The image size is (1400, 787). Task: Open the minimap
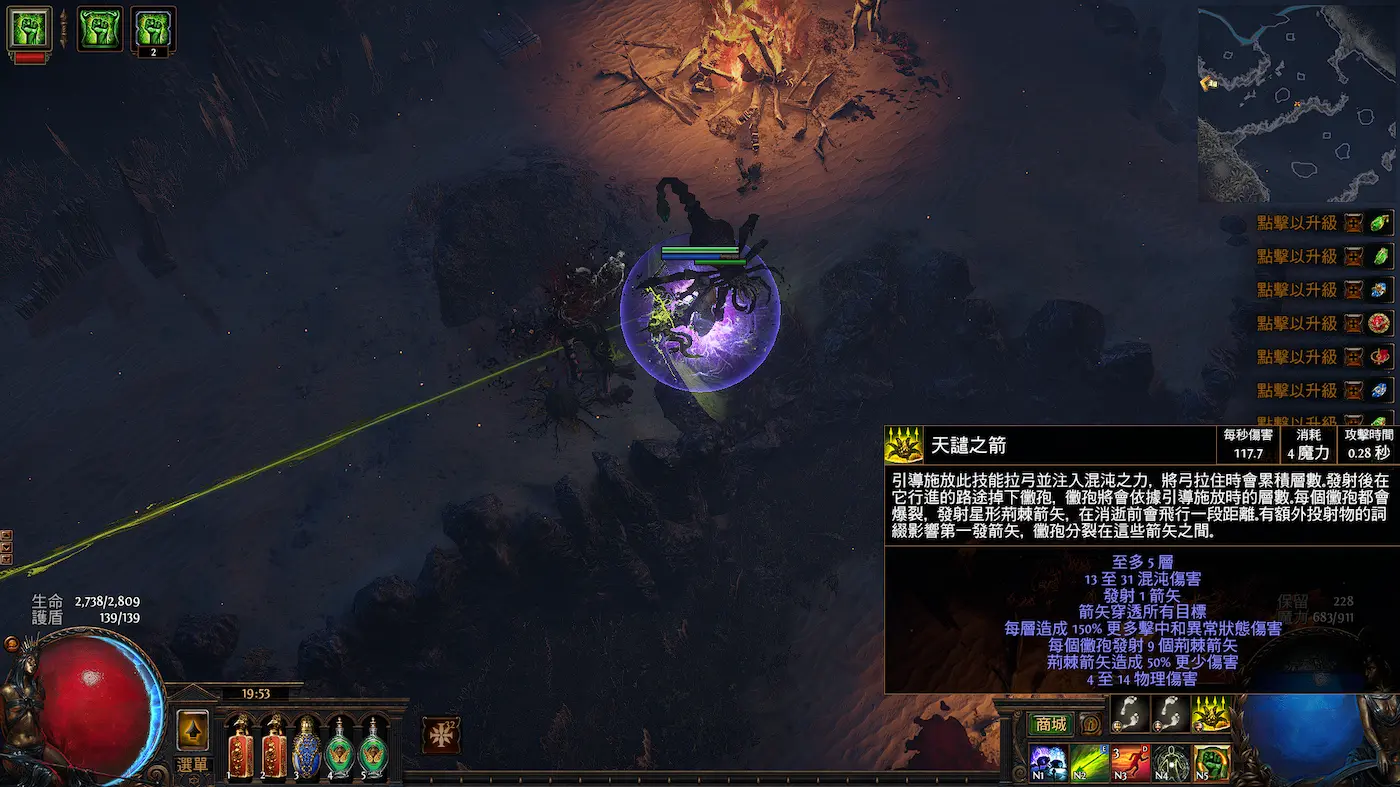[x=1296, y=103]
